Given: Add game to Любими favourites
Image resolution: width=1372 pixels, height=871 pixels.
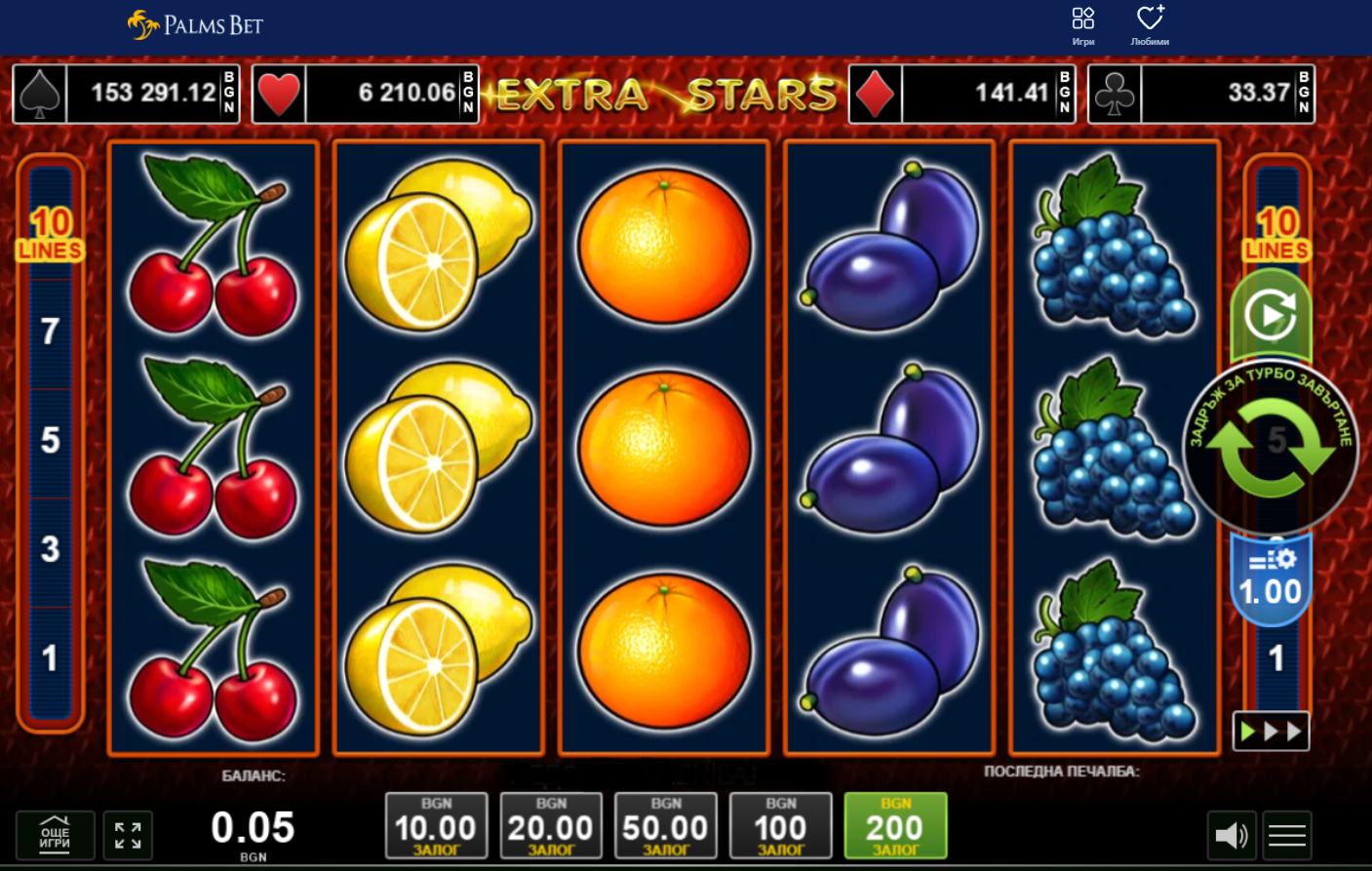Looking at the screenshot, I should (1150, 25).
